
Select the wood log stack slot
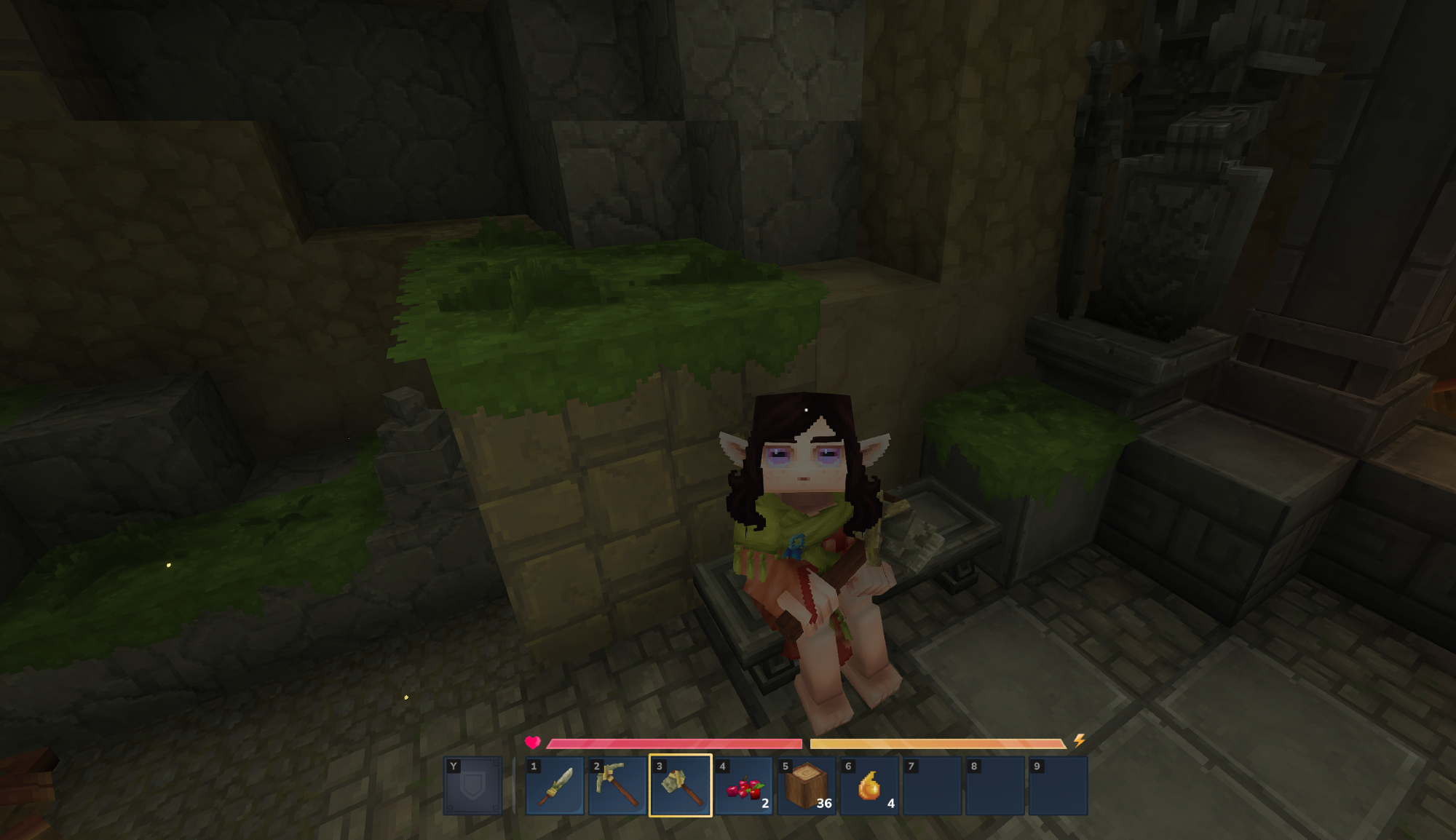pyautogui.click(x=807, y=786)
